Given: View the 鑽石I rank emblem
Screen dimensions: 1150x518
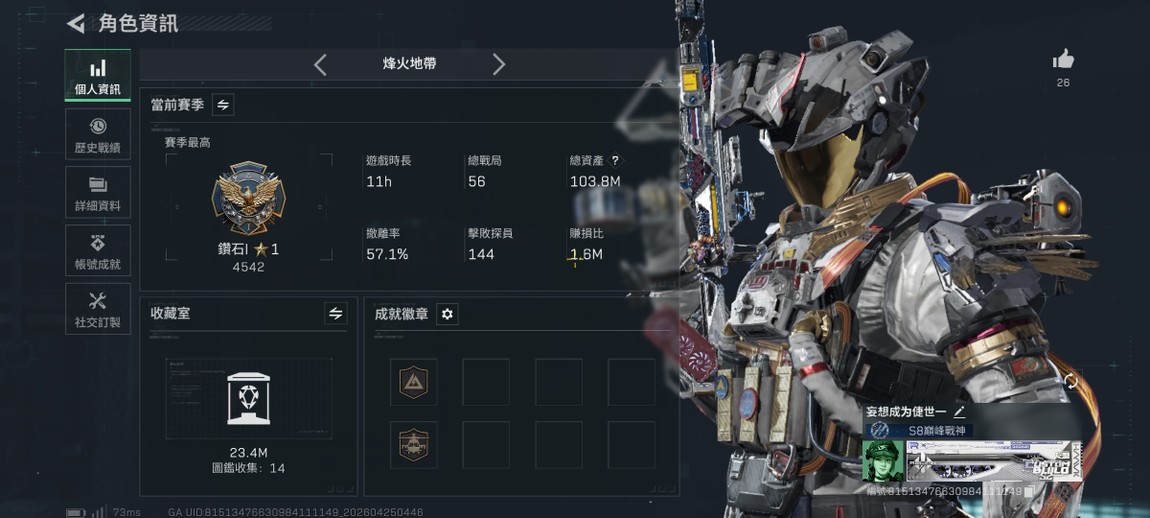Looking at the screenshot, I should [248, 199].
